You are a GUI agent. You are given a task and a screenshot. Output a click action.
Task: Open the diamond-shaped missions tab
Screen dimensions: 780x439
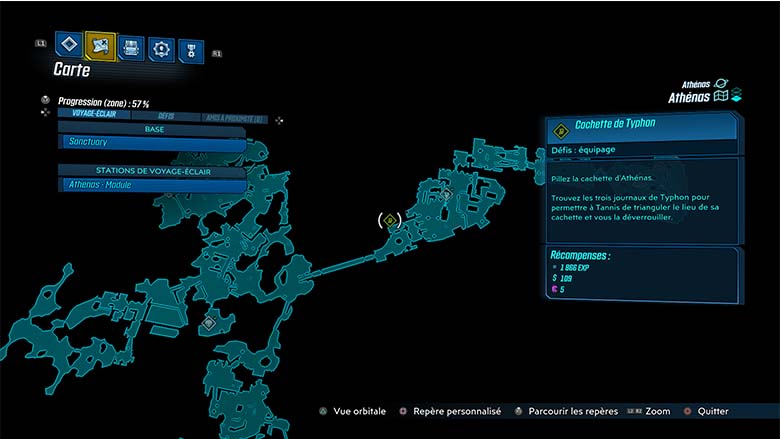[x=68, y=45]
